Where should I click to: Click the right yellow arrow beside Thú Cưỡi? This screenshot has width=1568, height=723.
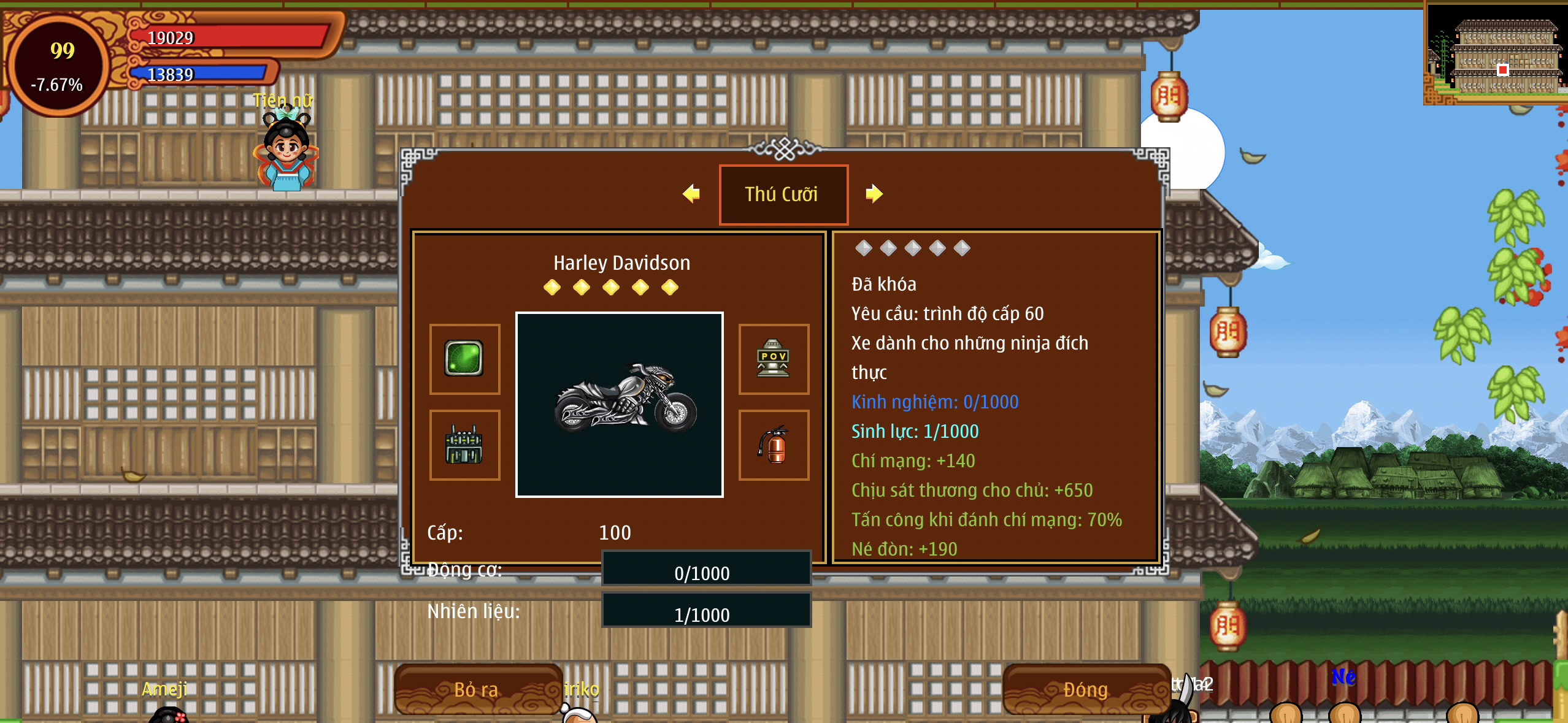[874, 194]
